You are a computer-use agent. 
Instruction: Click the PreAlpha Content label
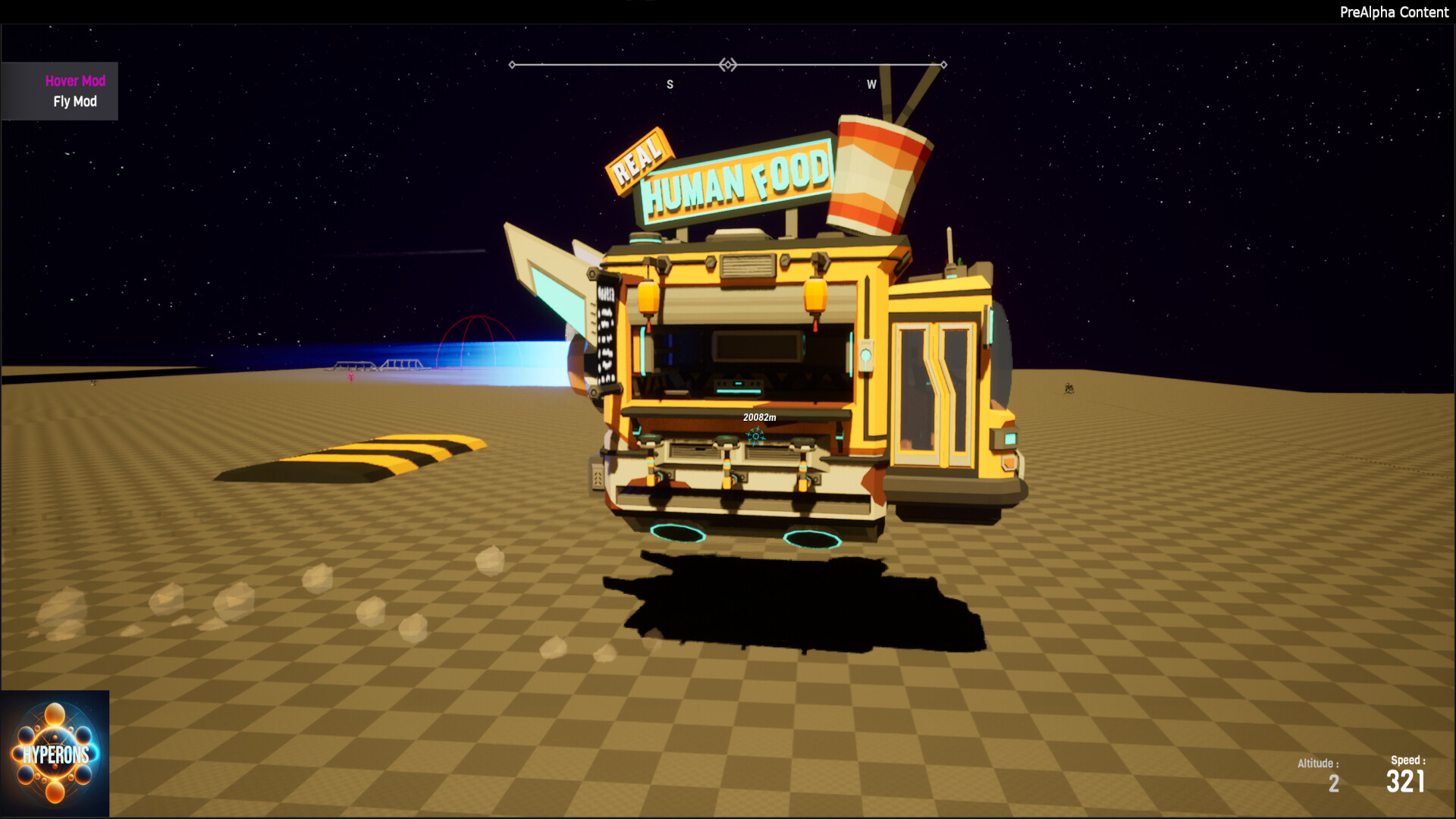(1395, 12)
